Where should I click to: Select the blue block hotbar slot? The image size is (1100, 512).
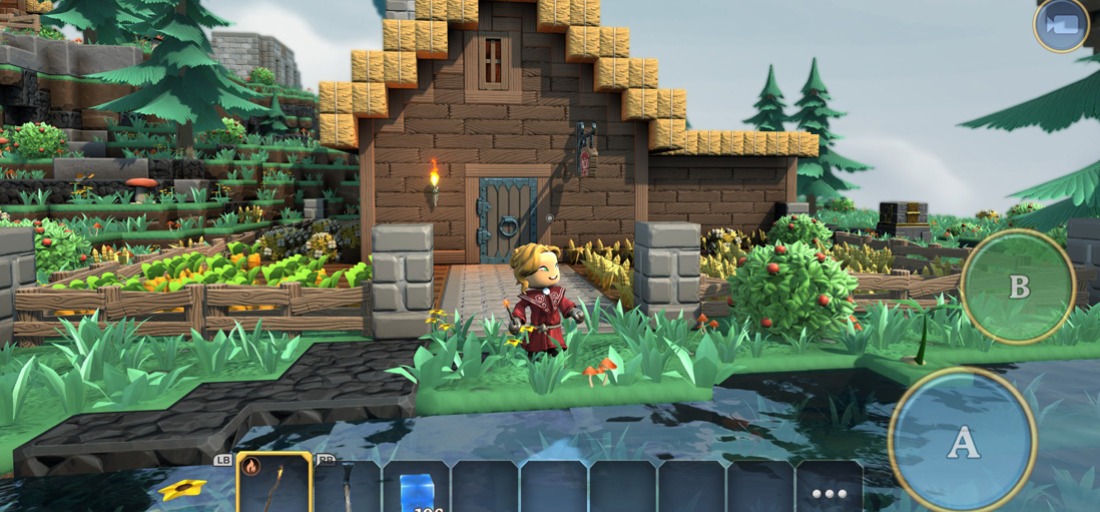[x=415, y=488]
